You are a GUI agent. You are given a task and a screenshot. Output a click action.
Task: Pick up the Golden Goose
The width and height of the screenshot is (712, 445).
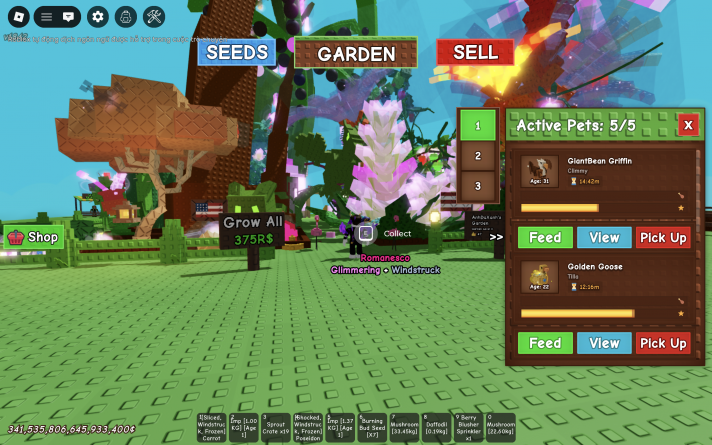pyautogui.click(x=663, y=343)
